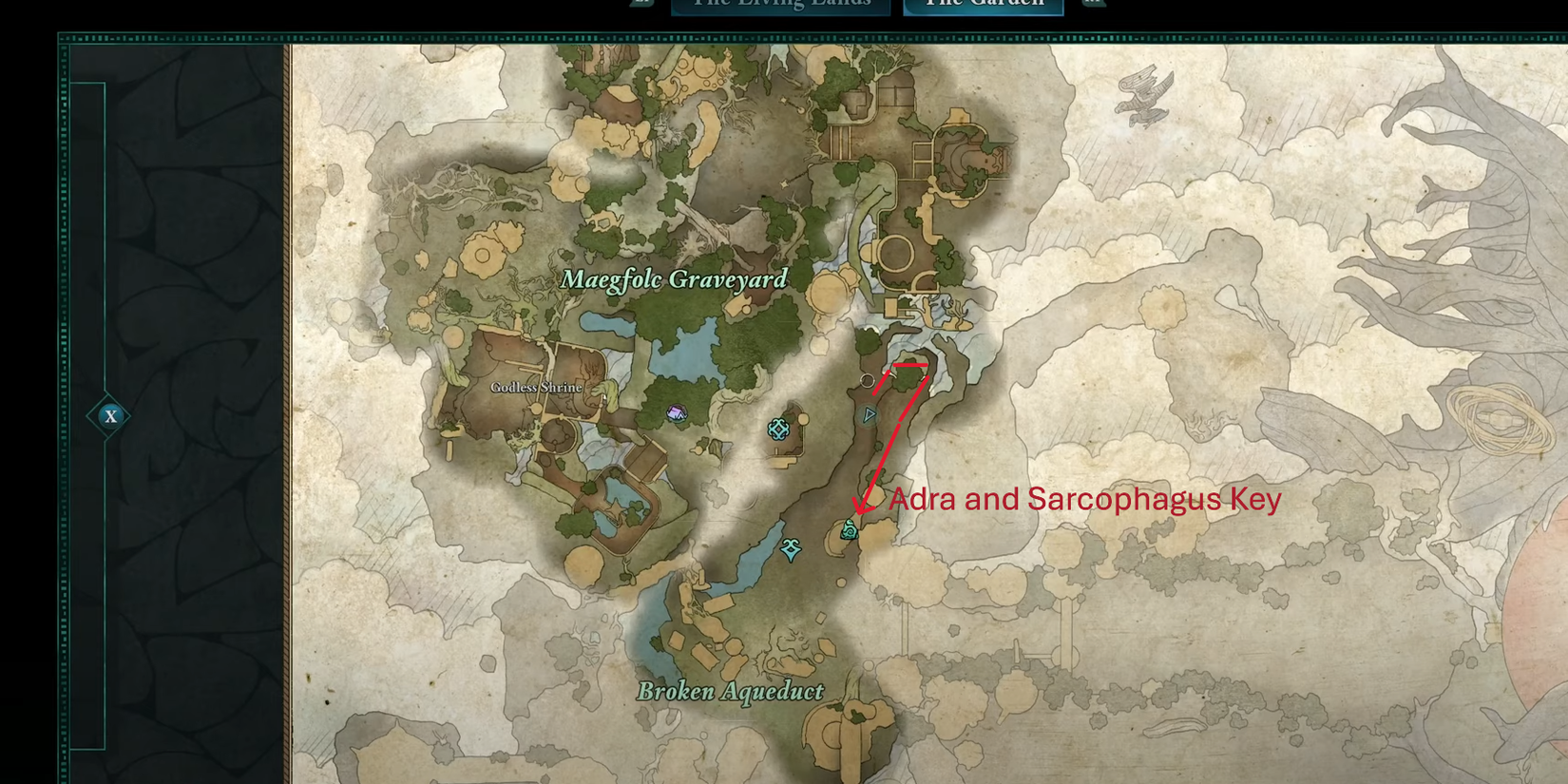Select the player position triangle marker

870,415
